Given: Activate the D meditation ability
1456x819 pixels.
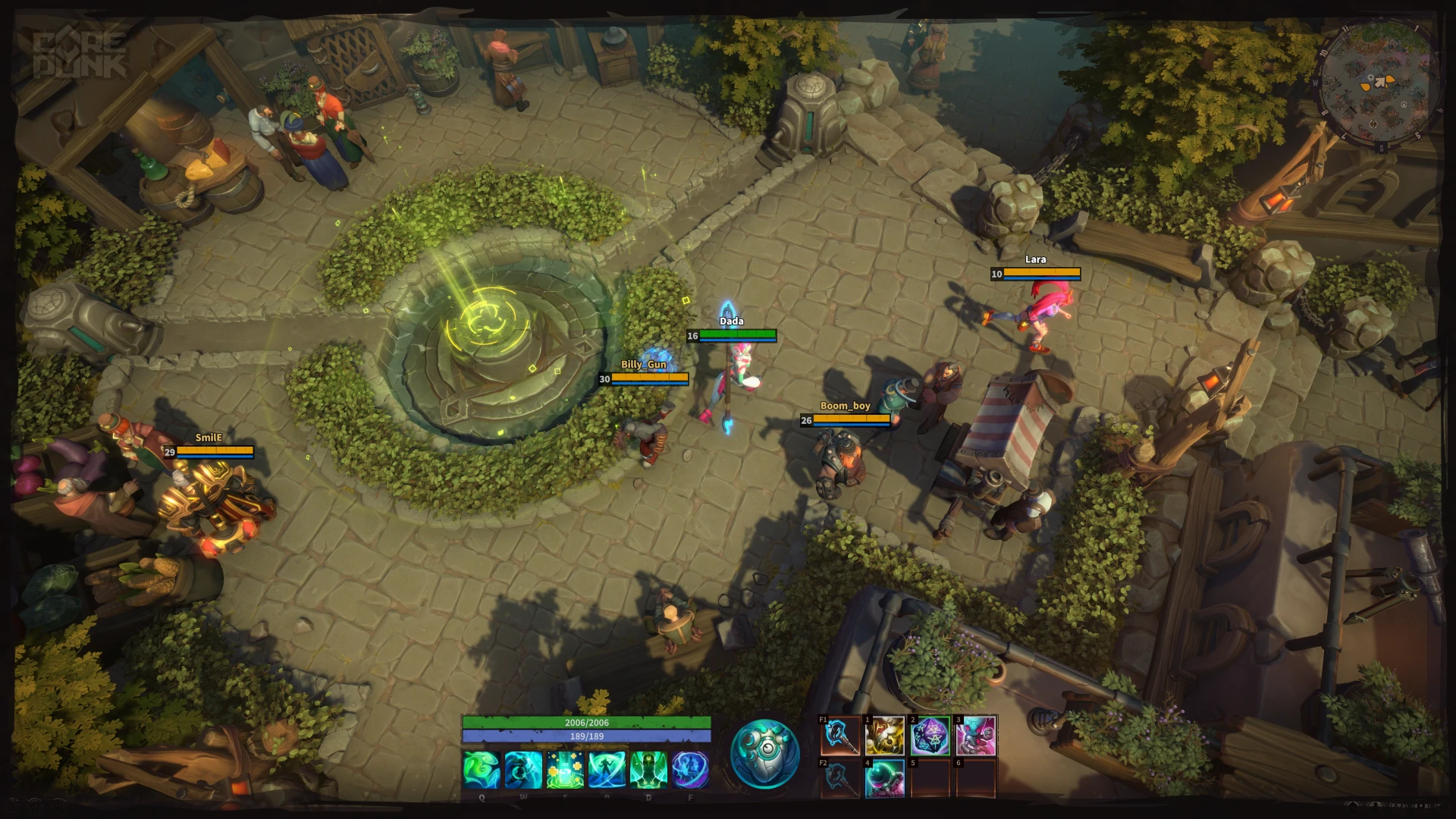Looking at the screenshot, I should (x=648, y=769).
